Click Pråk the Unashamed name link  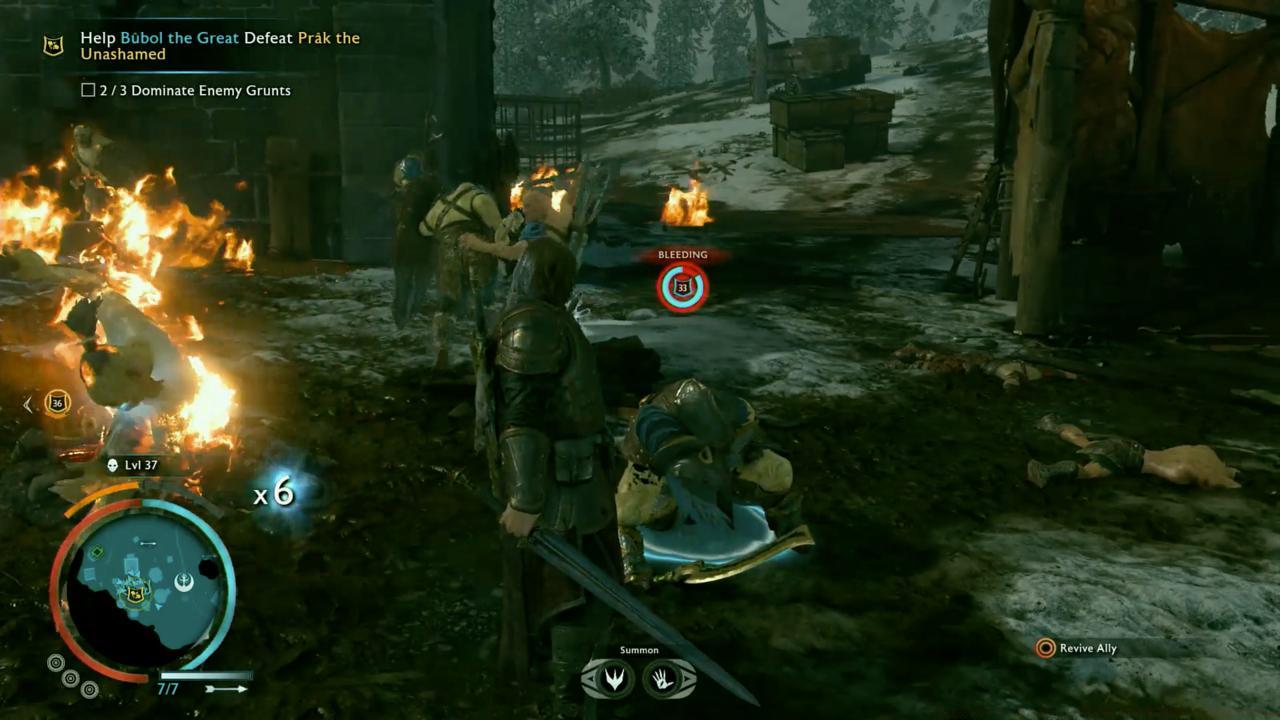[330, 38]
